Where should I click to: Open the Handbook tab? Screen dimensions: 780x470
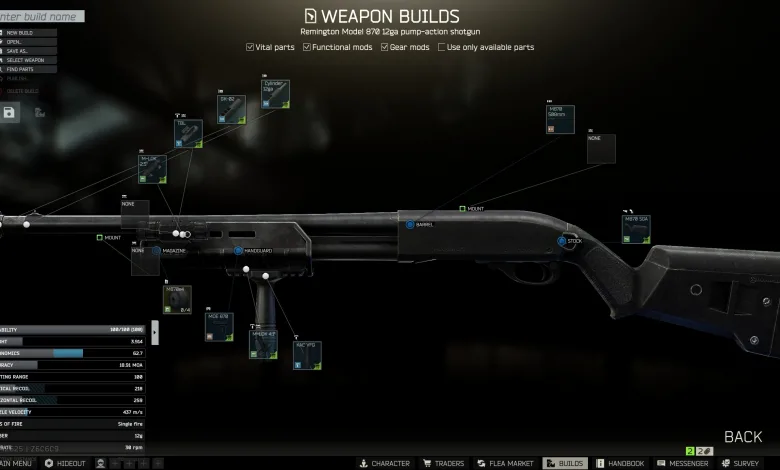[x=620, y=464]
